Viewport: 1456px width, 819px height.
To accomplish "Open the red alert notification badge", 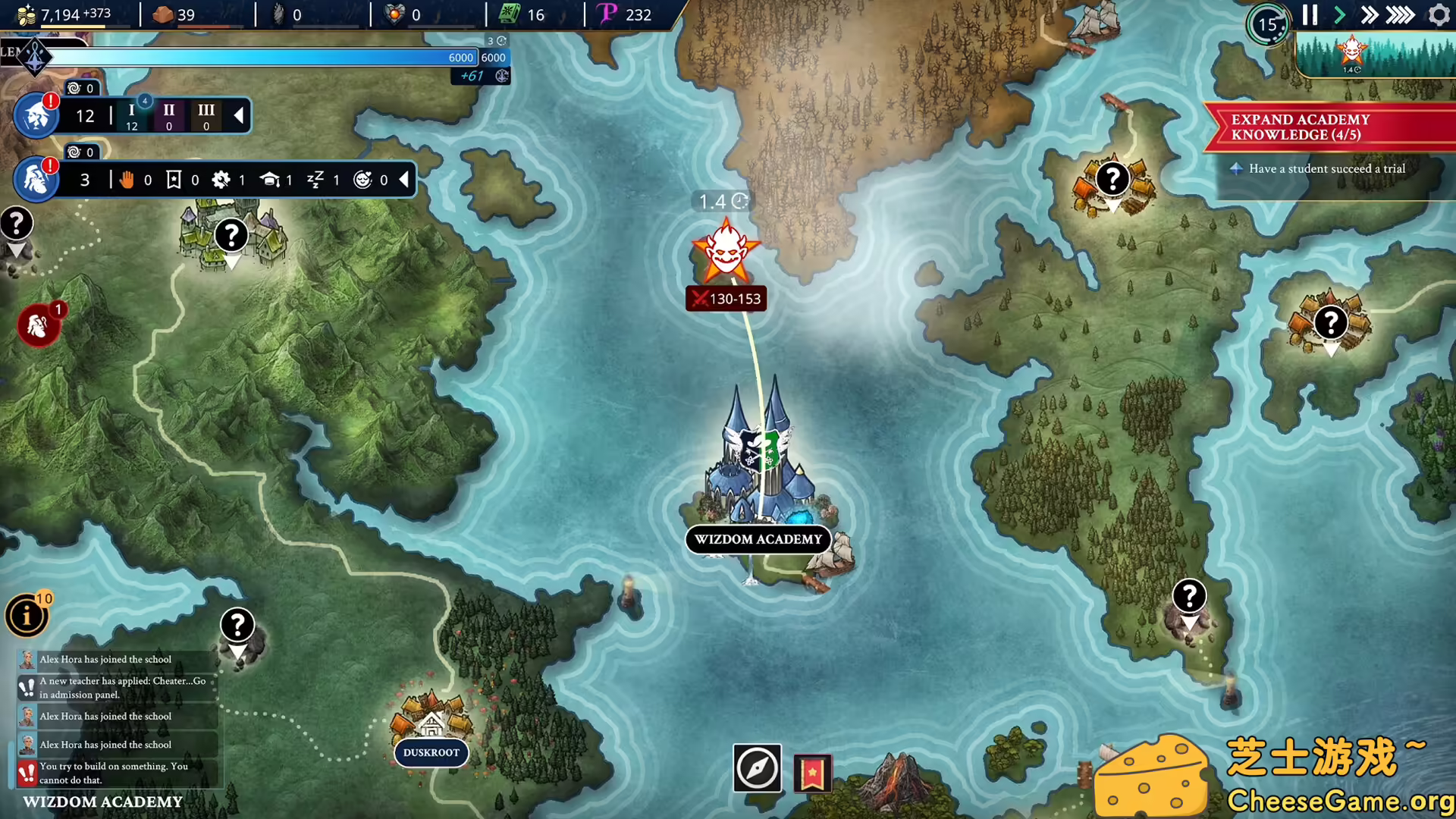I will point(38,326).
